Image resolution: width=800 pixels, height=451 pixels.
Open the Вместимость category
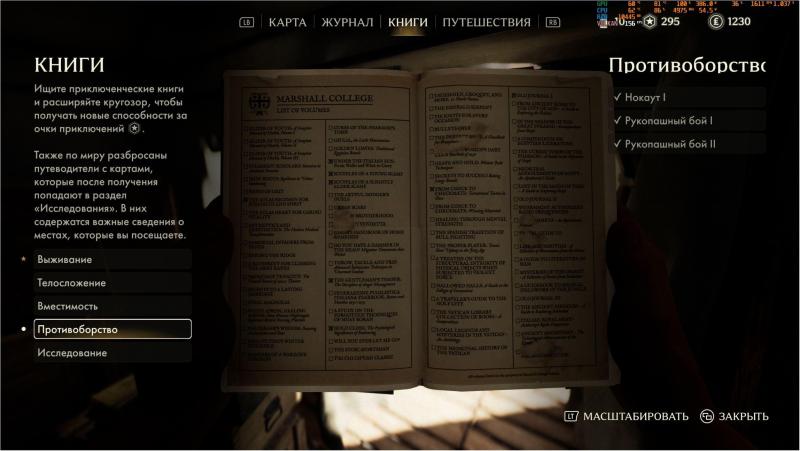pyautogui.click(x=68, y=306)
